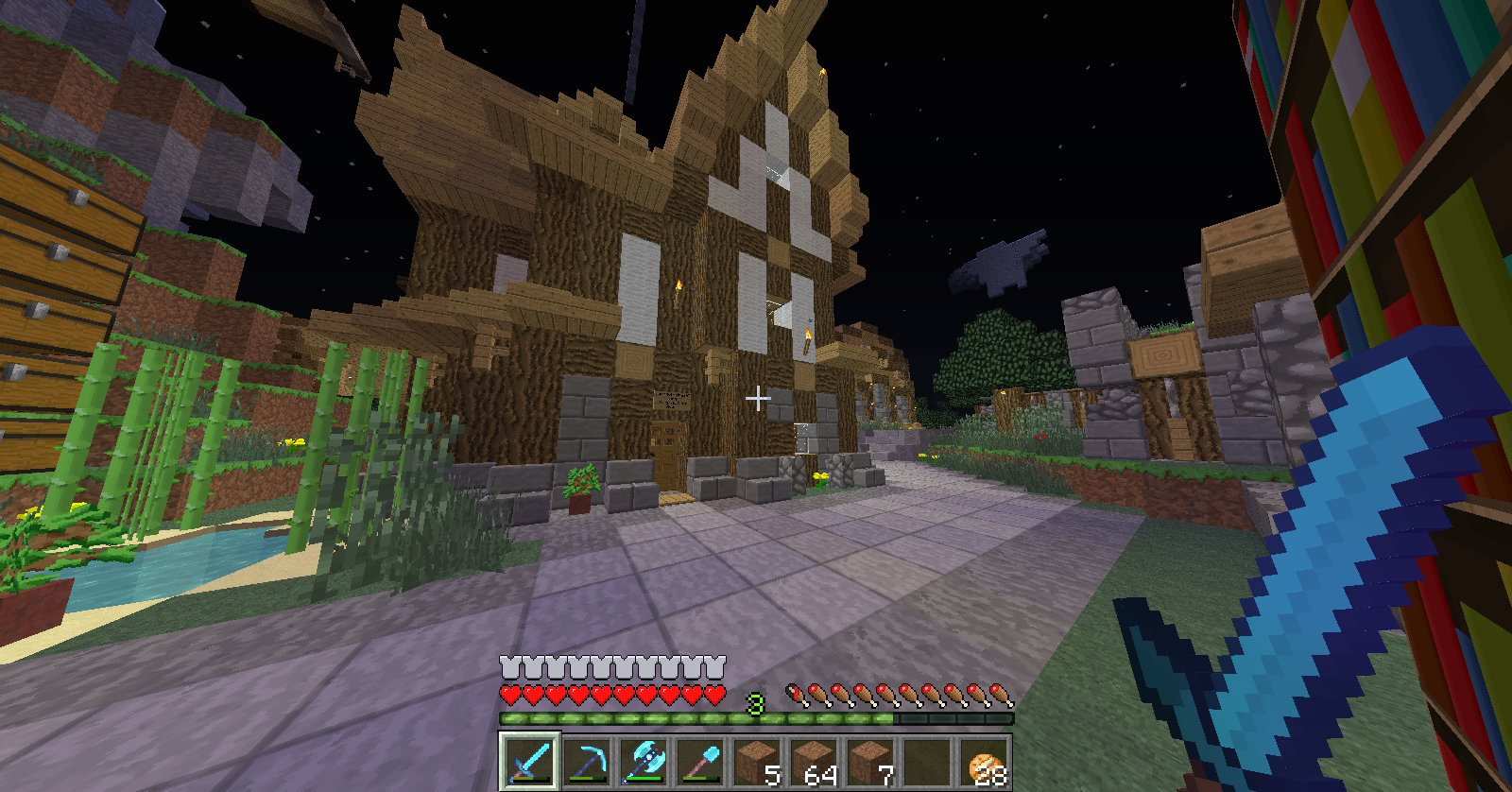Choose the food stack of 28
This screenshot has width=1512, height=792.
click(x=984, y=761)
